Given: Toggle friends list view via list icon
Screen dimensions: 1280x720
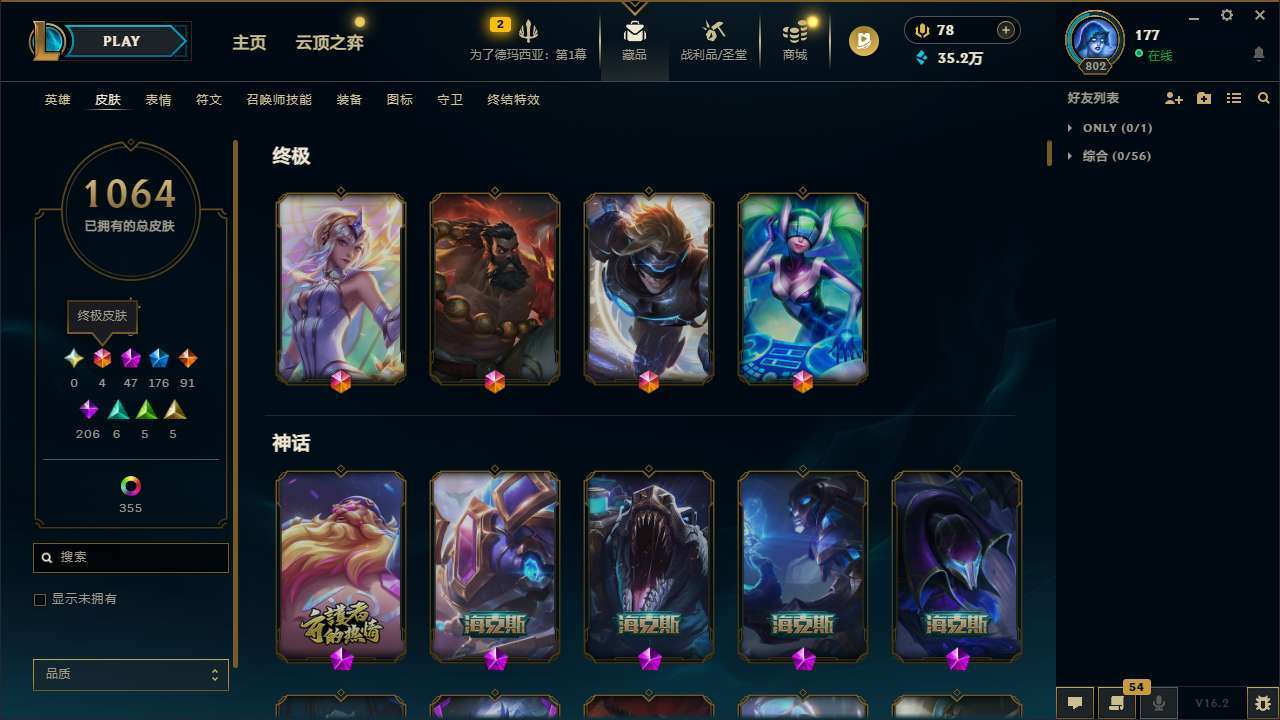Looking at the screenshot, I should (x=1234, y=98).
